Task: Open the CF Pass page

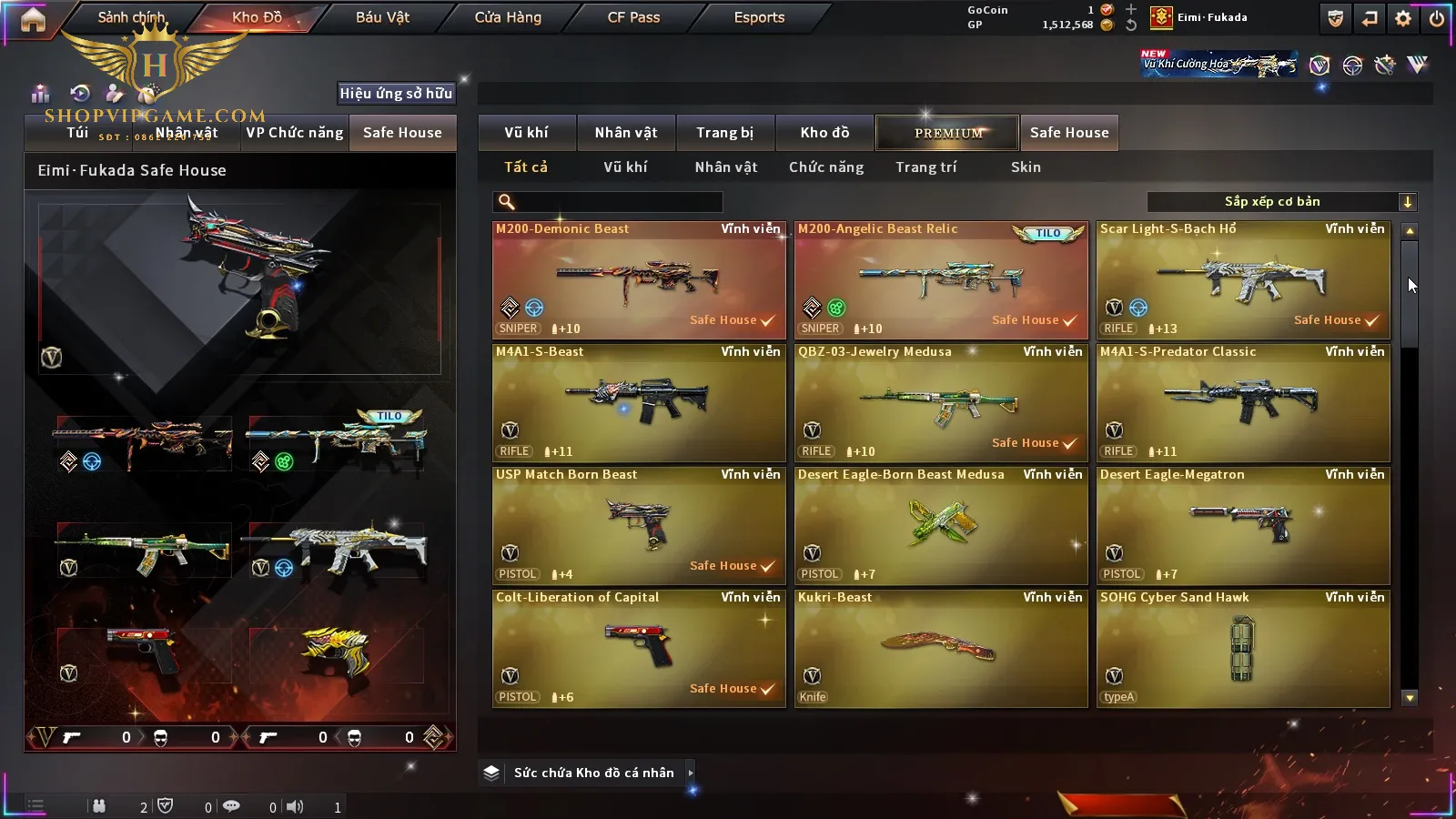Action: (x=633, y=17)
